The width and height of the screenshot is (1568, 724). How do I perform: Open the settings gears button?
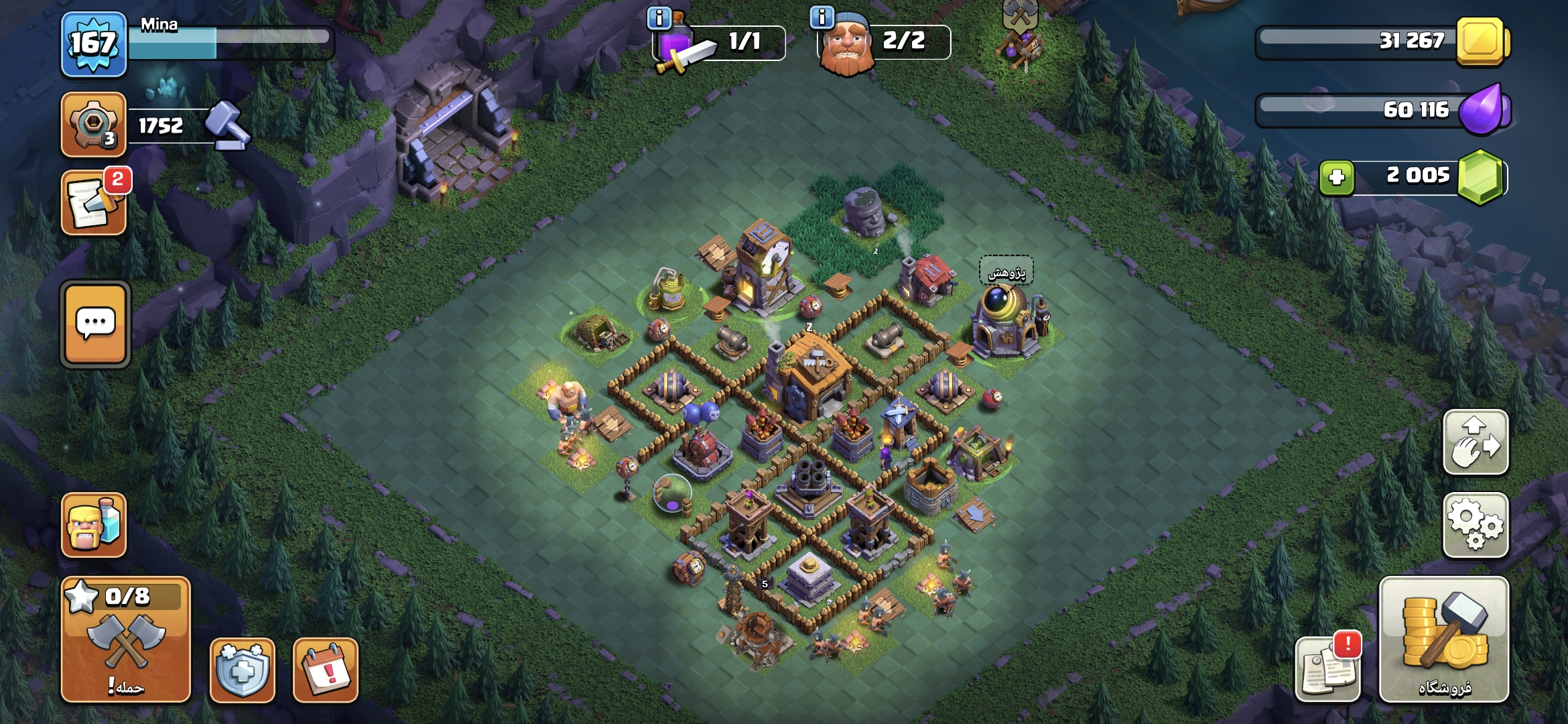click(x=1476, y=525)
